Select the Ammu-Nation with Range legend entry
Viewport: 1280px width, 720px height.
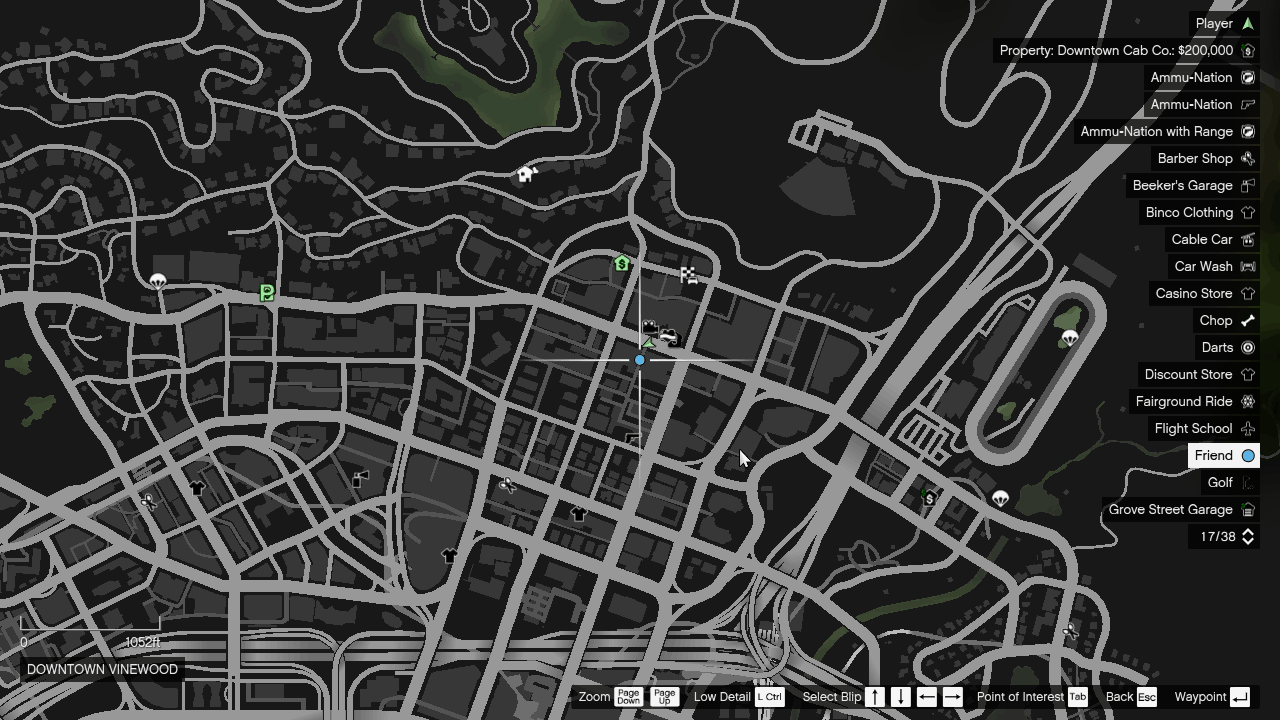[x=1168, y=131]
